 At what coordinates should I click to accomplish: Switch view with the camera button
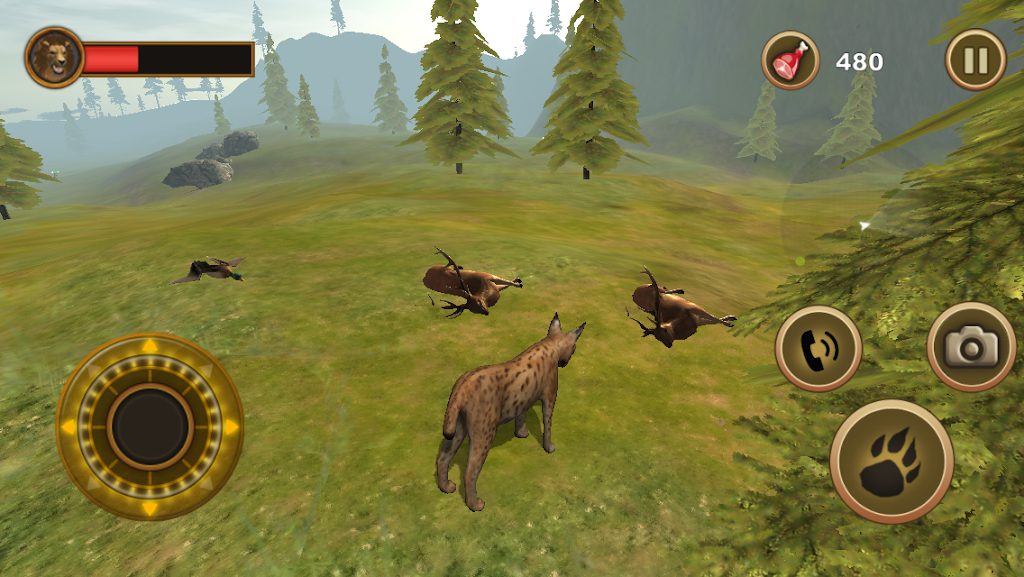[971, 347]
